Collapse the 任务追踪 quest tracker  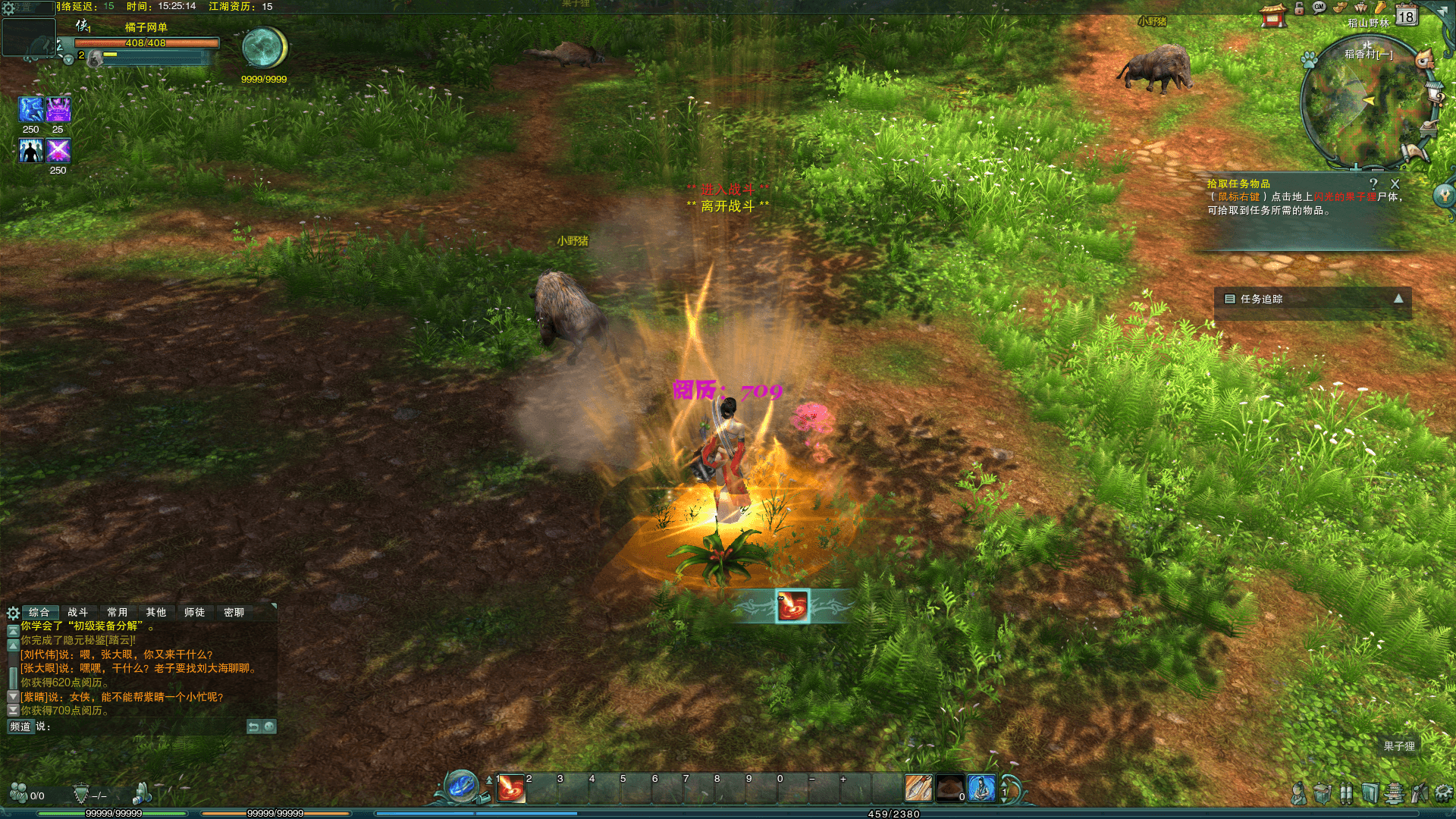[1398, 299]
